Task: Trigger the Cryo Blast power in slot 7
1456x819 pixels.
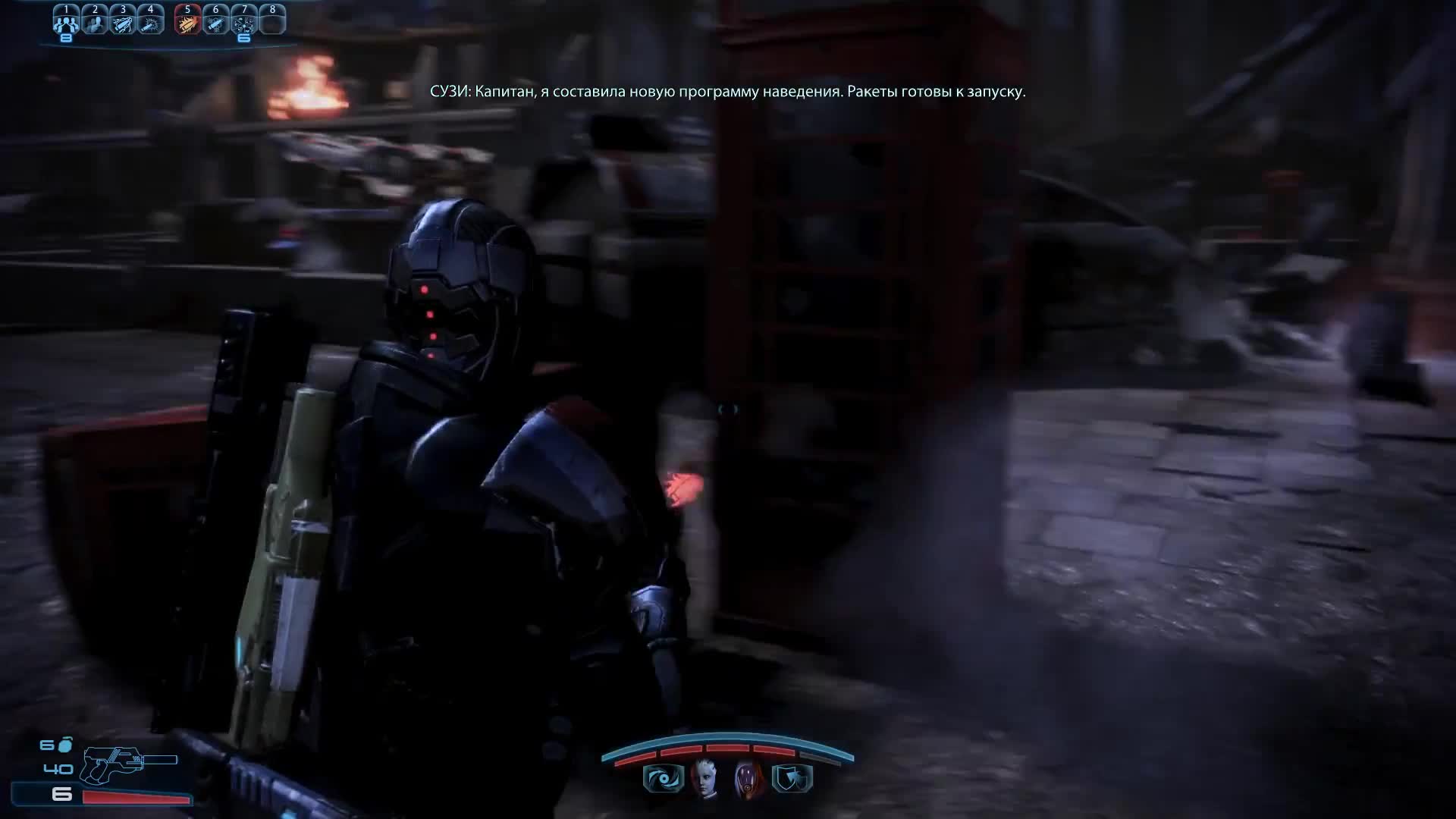Action: (244, 23)
